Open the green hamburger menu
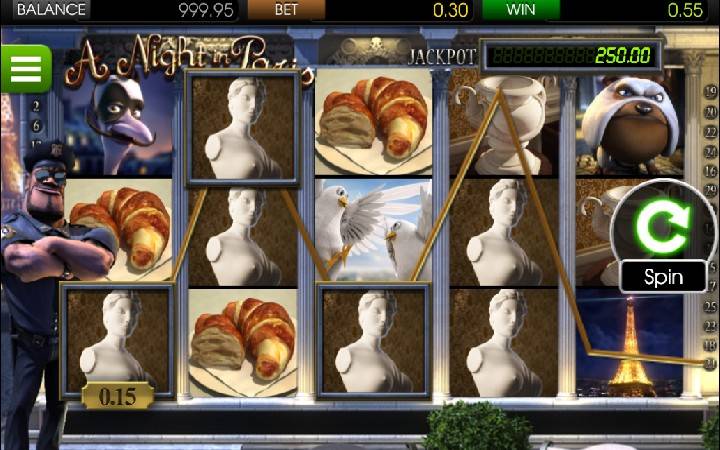Screen dimensions: 720x450 coord(26,68)
